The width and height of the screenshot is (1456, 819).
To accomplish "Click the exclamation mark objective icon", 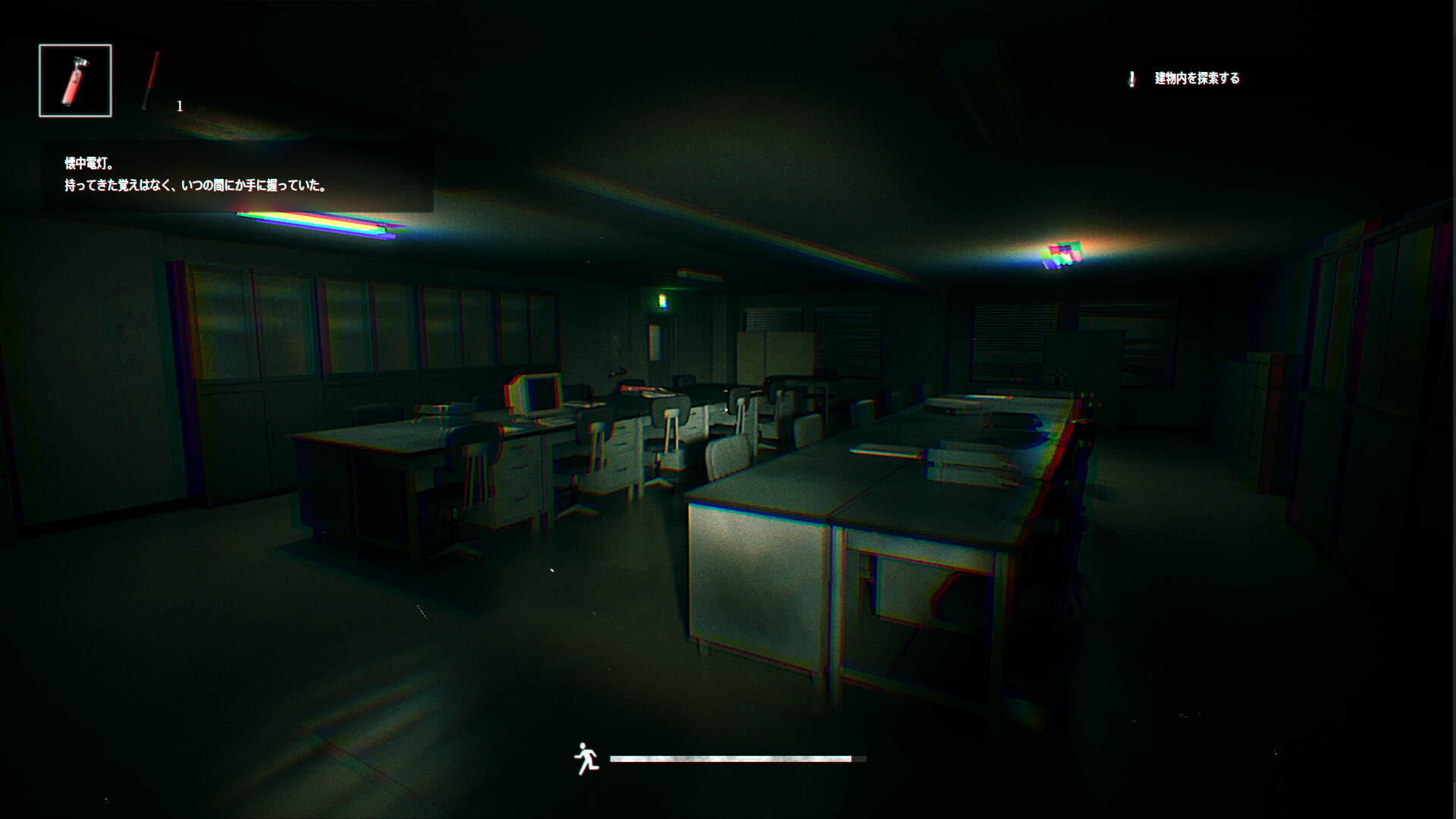I will [x=1131, y=77].
